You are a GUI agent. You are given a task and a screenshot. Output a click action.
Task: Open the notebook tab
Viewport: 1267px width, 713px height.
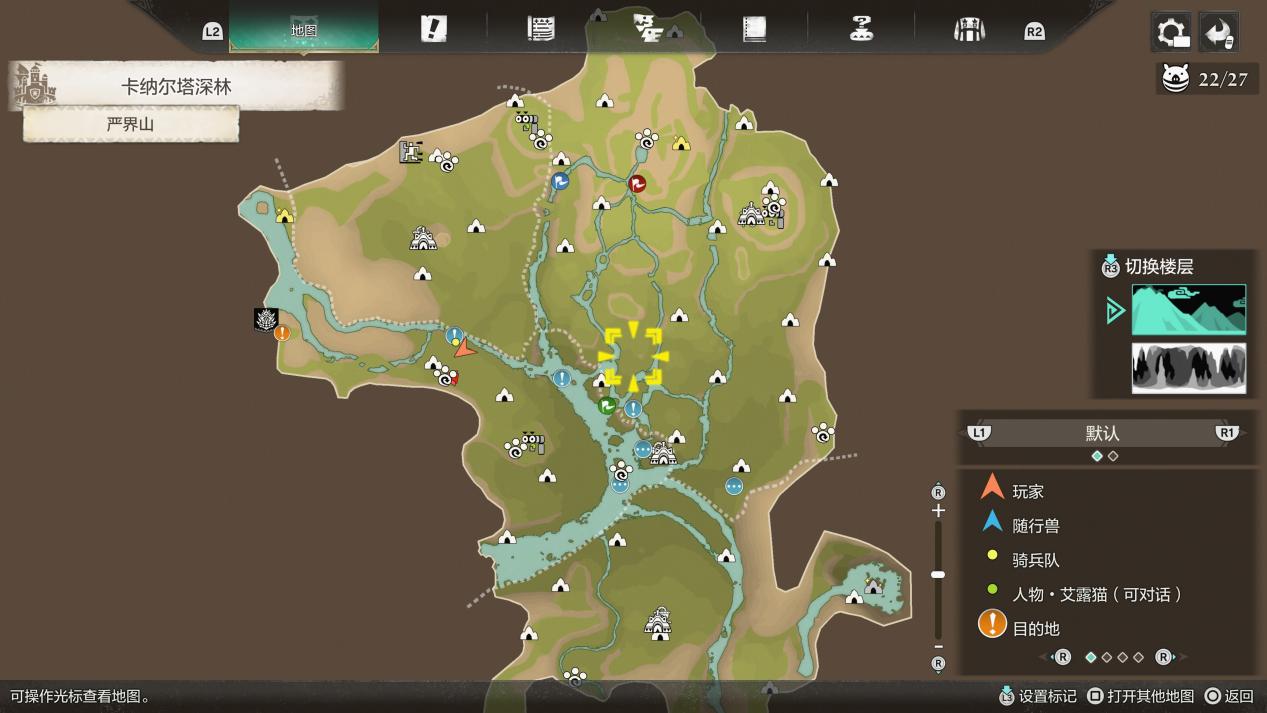(x=754, y=29)
